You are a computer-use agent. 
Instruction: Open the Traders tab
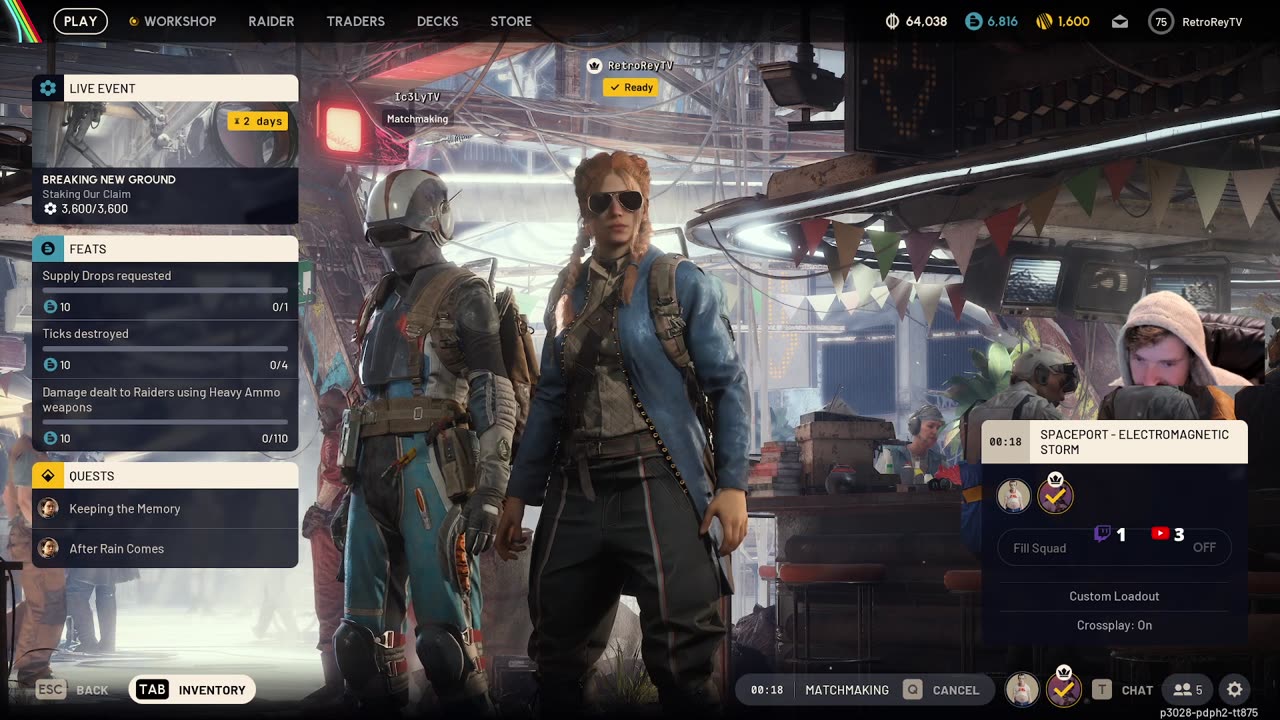pos(355,21)
